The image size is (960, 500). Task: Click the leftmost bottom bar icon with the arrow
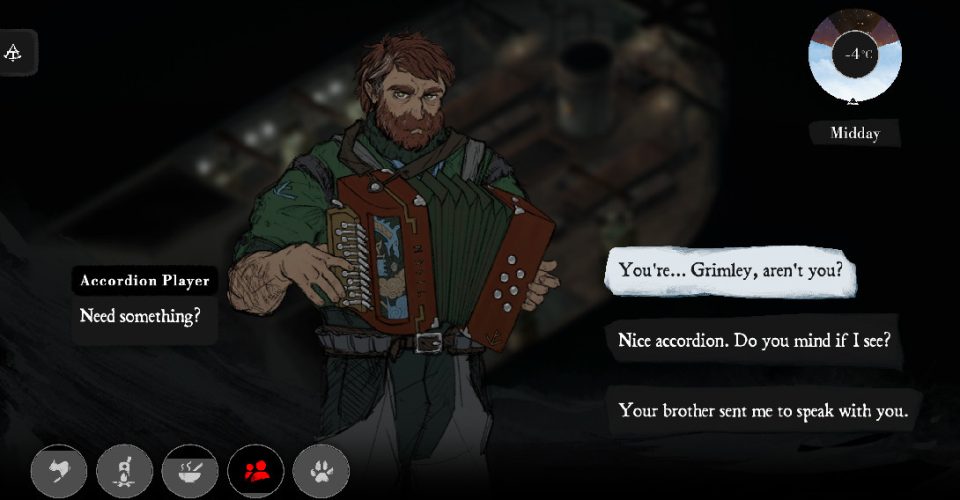pyautogui.click(x=59, y=470)
